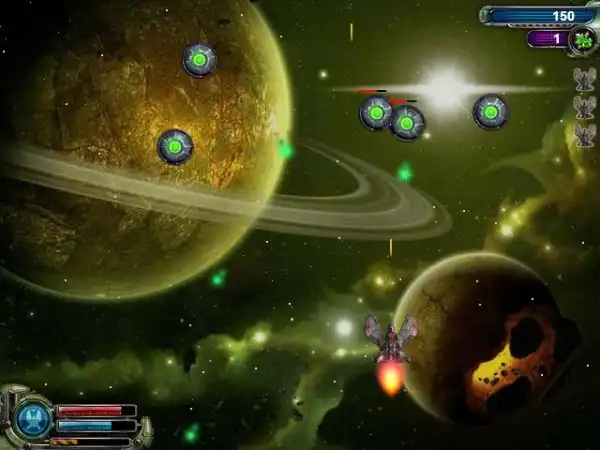Select the blue ship emblem on the status panel
Image resolution: width=600 pixels, height=450 pixels.
tap(31, 419)
